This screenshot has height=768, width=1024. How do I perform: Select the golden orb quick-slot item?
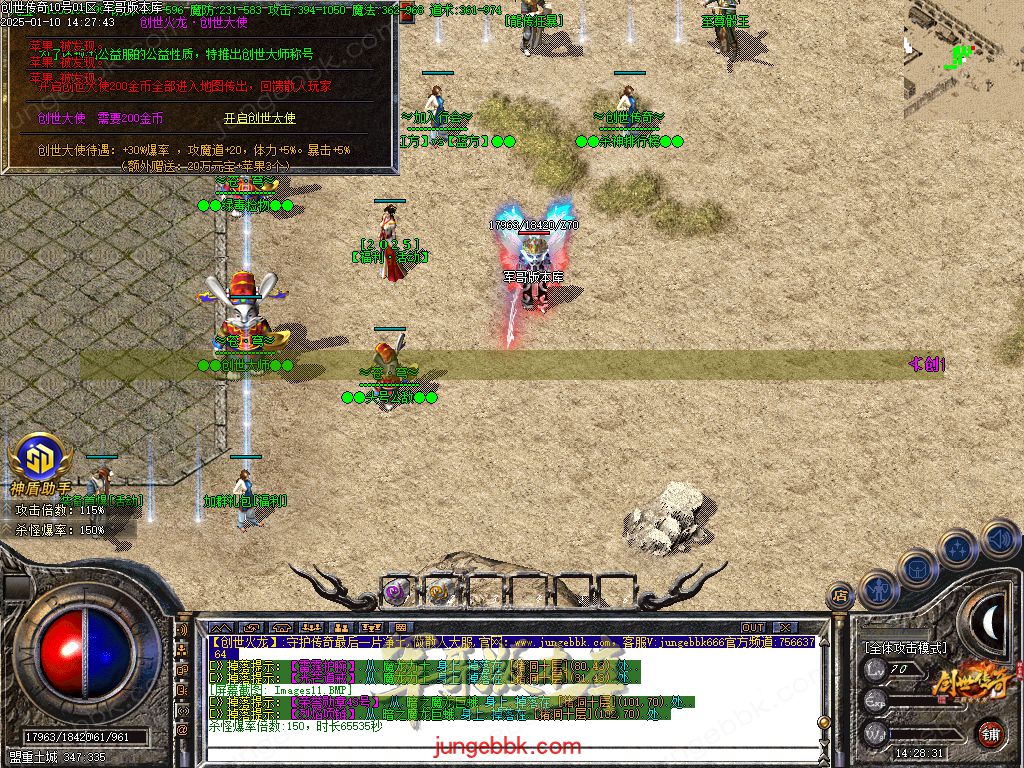click(x=438, y=591)
